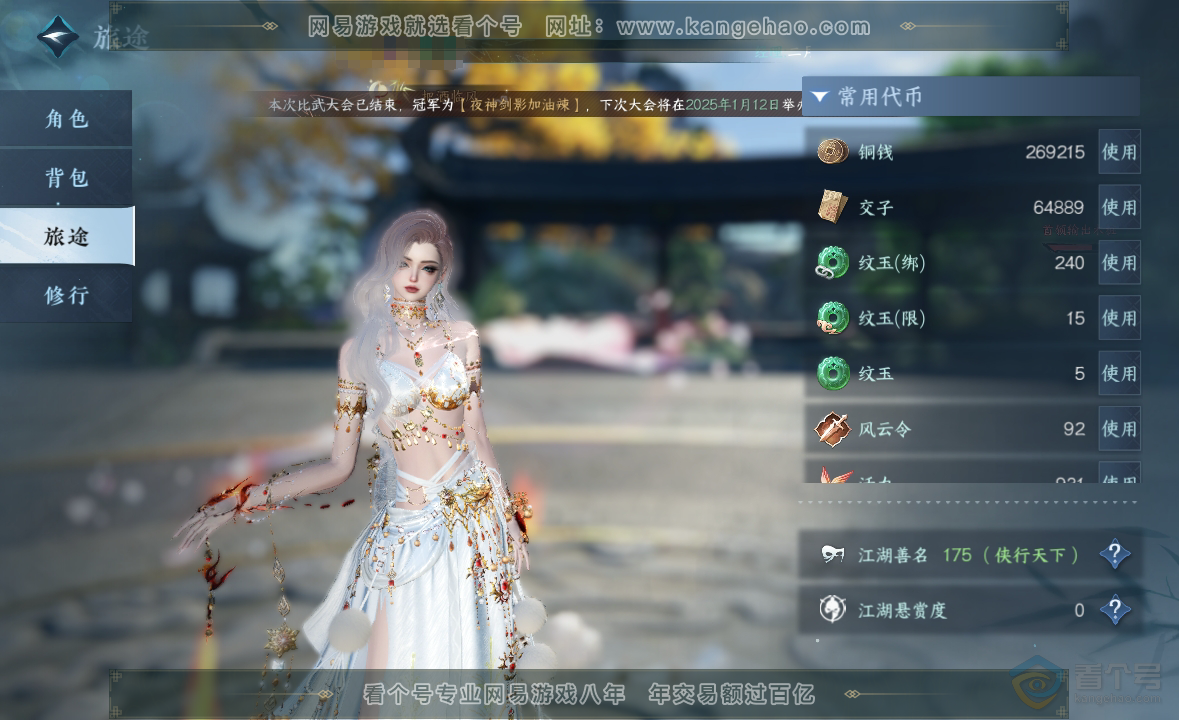Select the 旅途 tab
The height and width of the screenshot is (720, 1179).
coord(66,236)
